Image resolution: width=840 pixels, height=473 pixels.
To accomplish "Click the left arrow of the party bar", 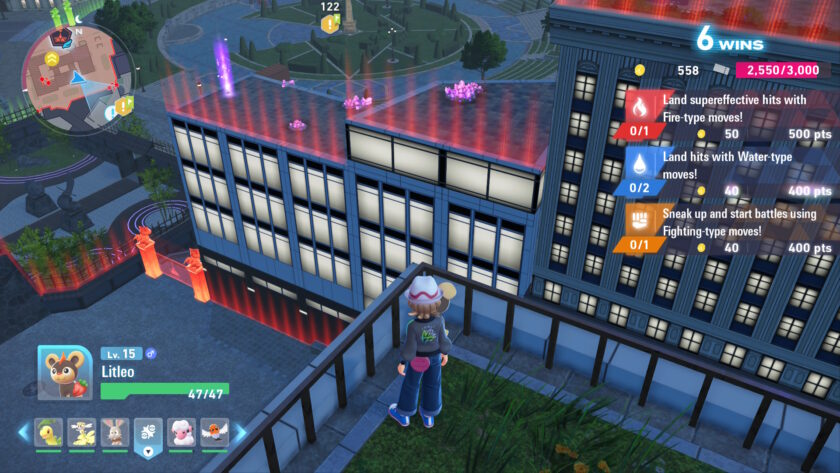I will (x=23, y=432).
